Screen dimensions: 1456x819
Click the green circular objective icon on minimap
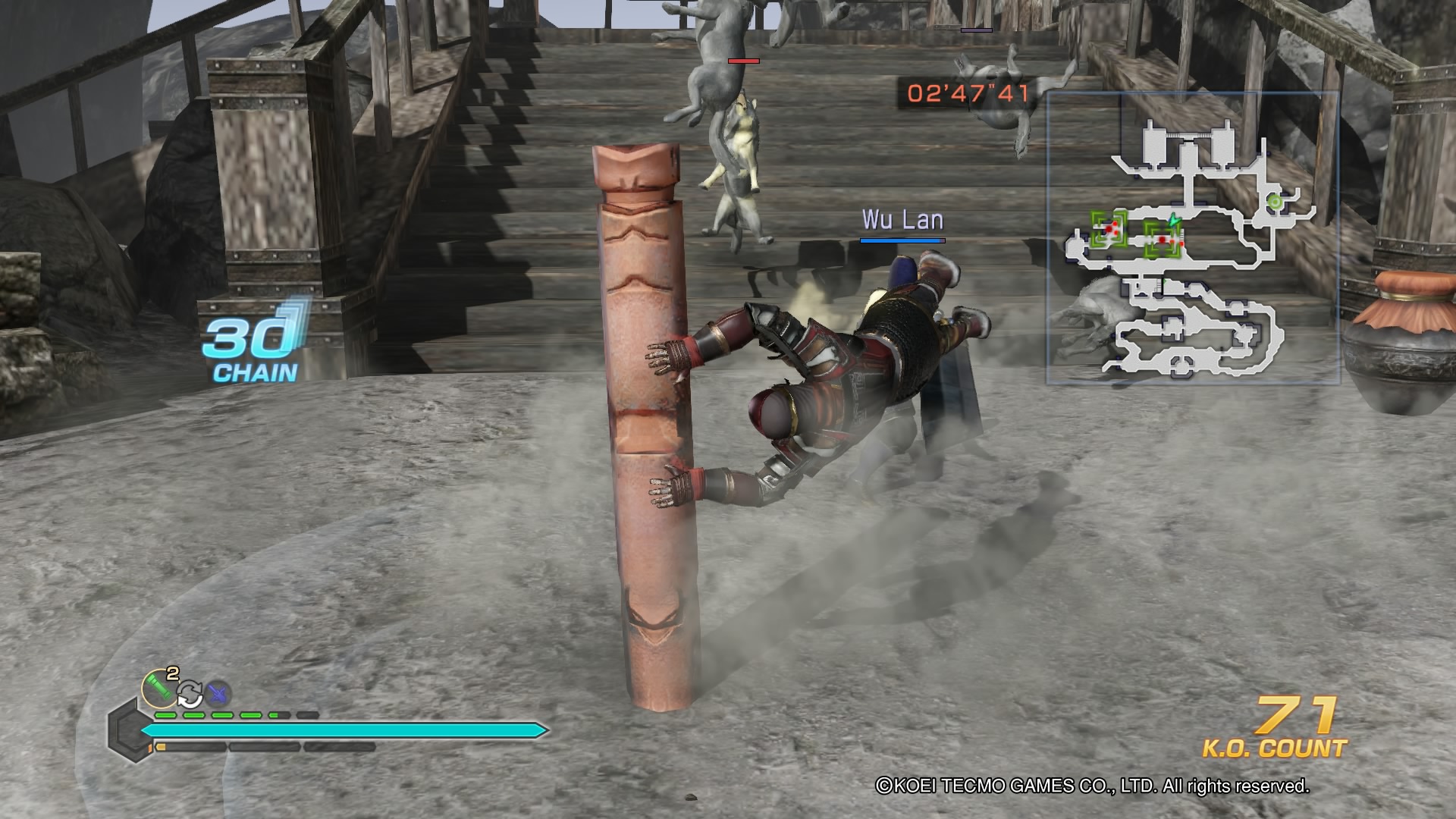click(x=1275, y=201)
